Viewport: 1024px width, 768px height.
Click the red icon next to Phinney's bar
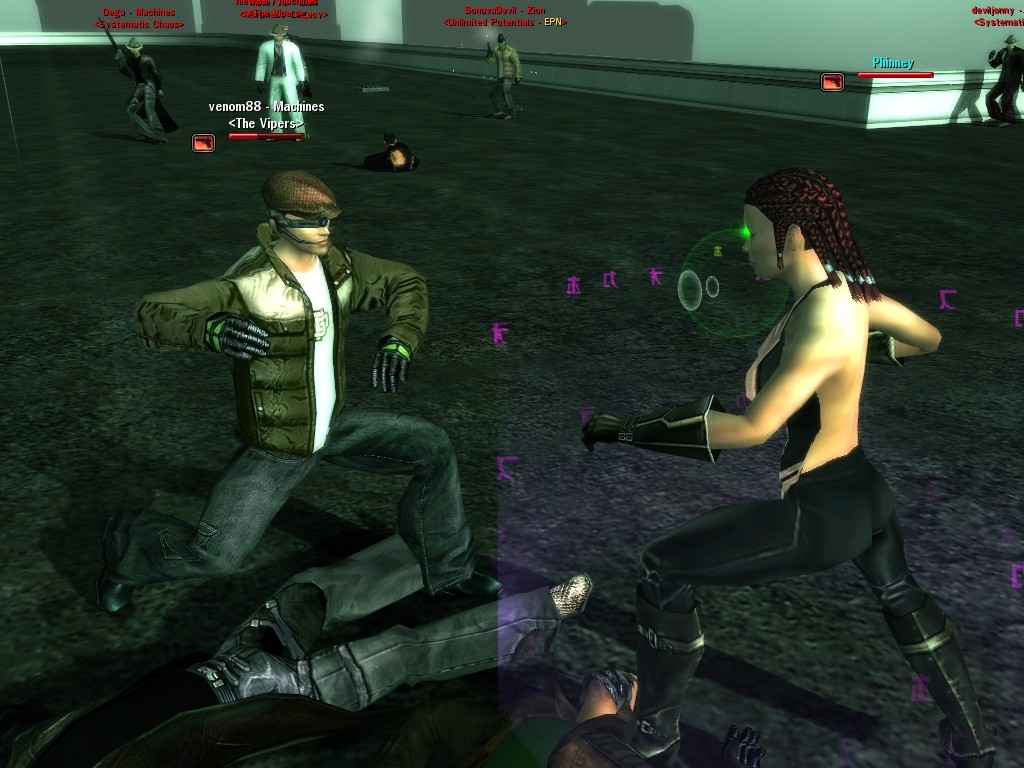tap(832, 82)
